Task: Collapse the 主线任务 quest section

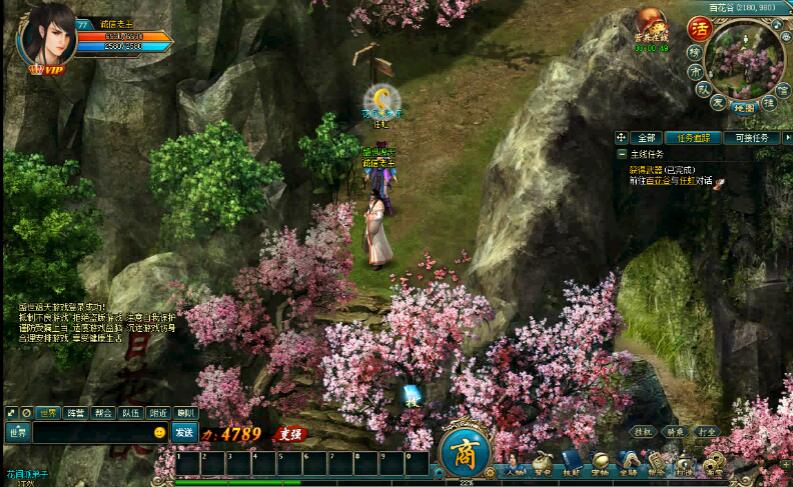Action: click(622, 155)
